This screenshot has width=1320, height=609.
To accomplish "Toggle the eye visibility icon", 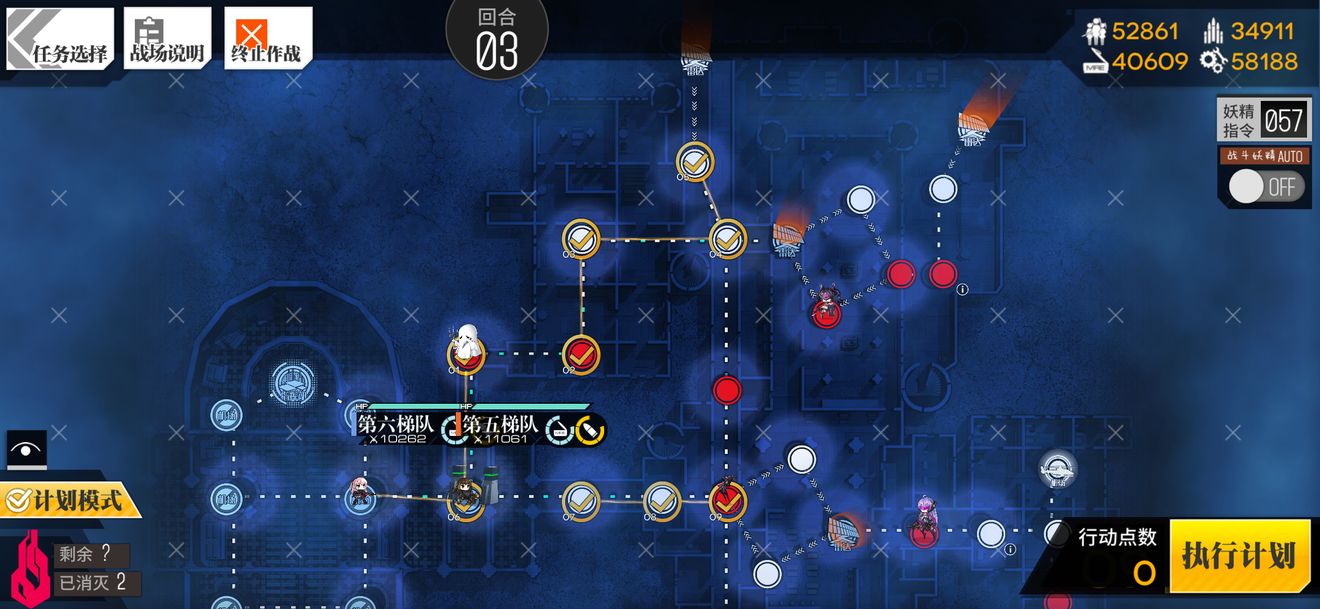I will click(x=26, y=450).
